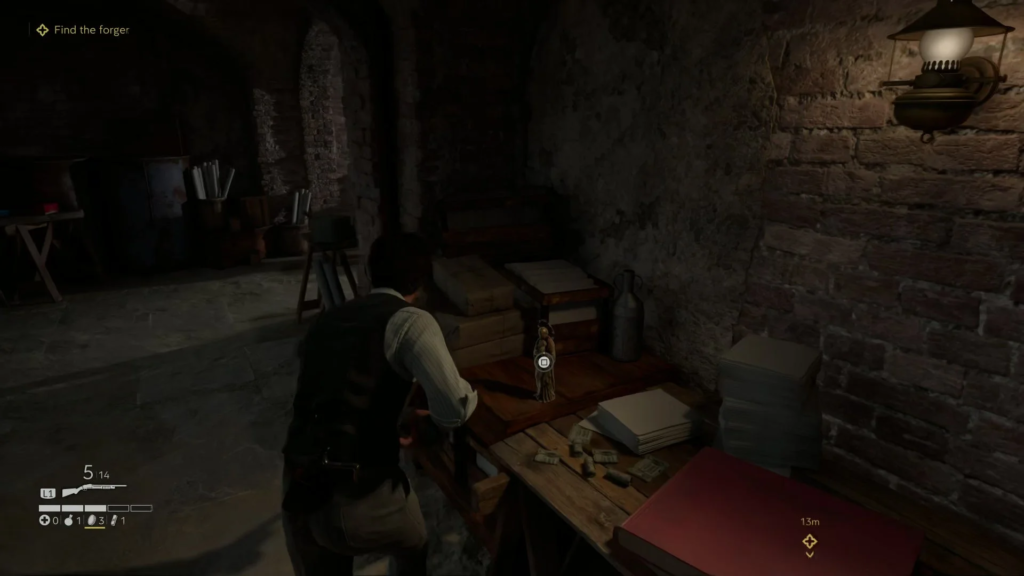Select the round bomb throwable icon

point(68,521)
